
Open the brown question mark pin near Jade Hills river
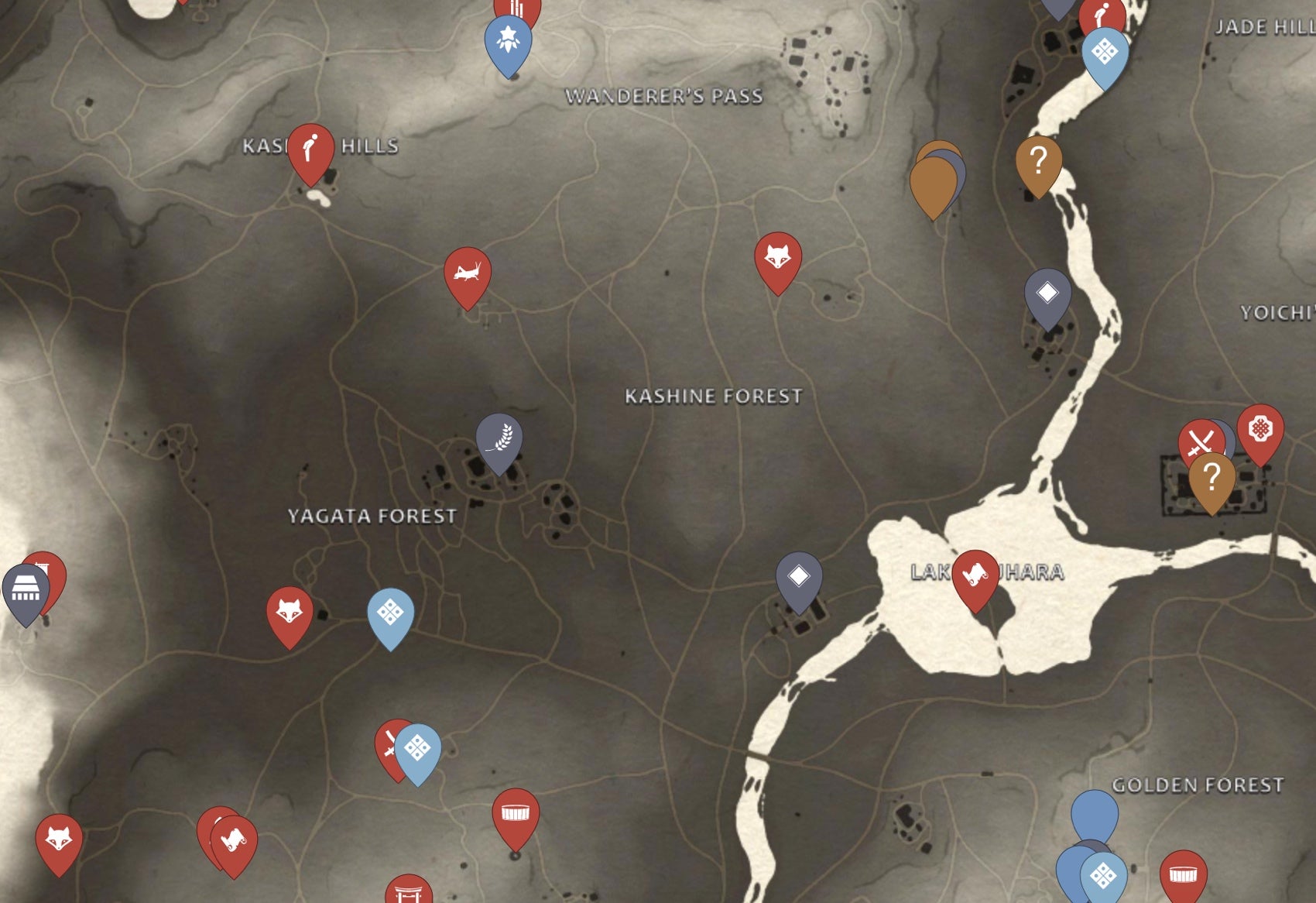point(1037,160)
